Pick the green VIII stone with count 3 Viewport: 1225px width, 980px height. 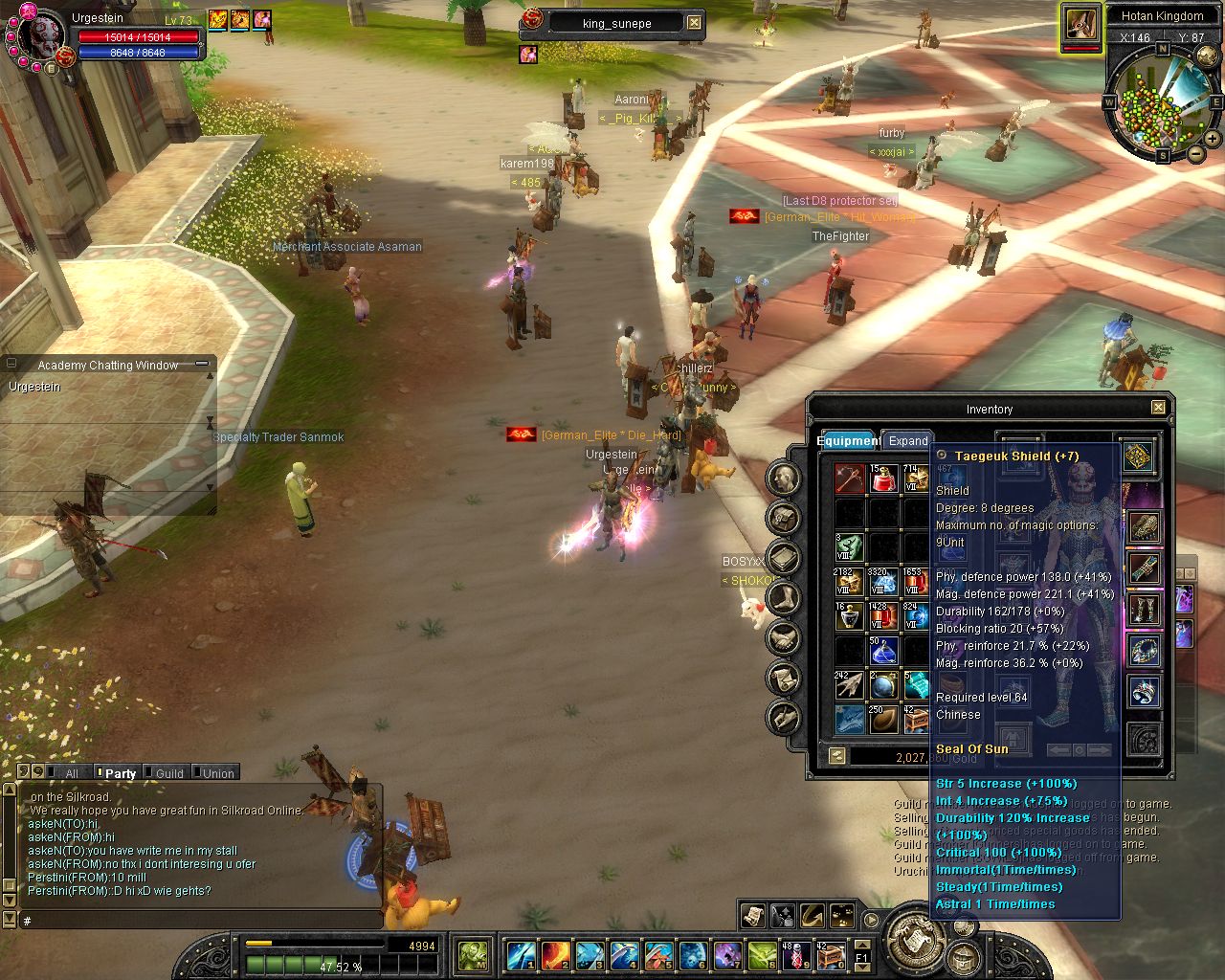pos(849,546)
